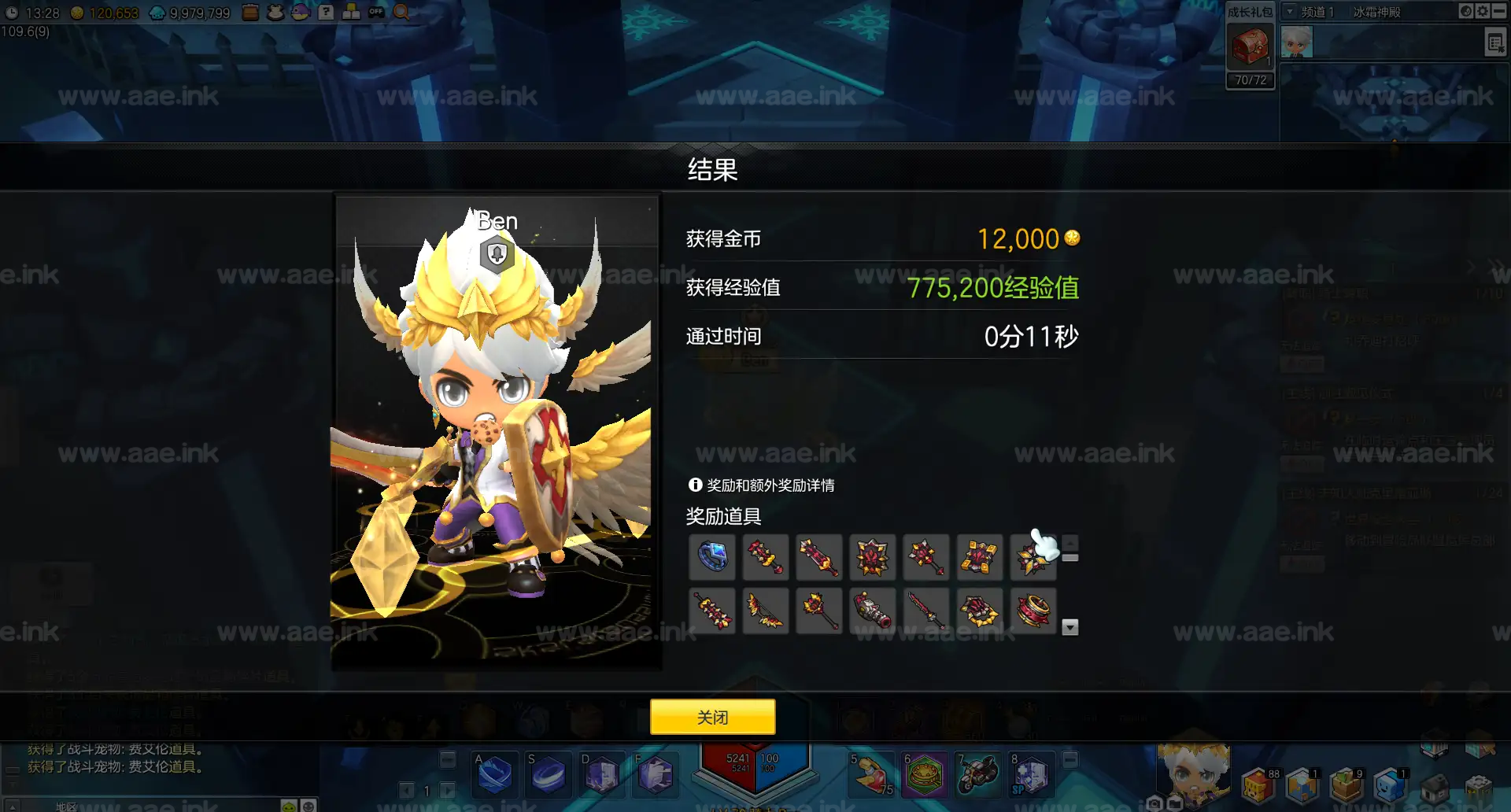Select the grey cannon reward item

873,611
